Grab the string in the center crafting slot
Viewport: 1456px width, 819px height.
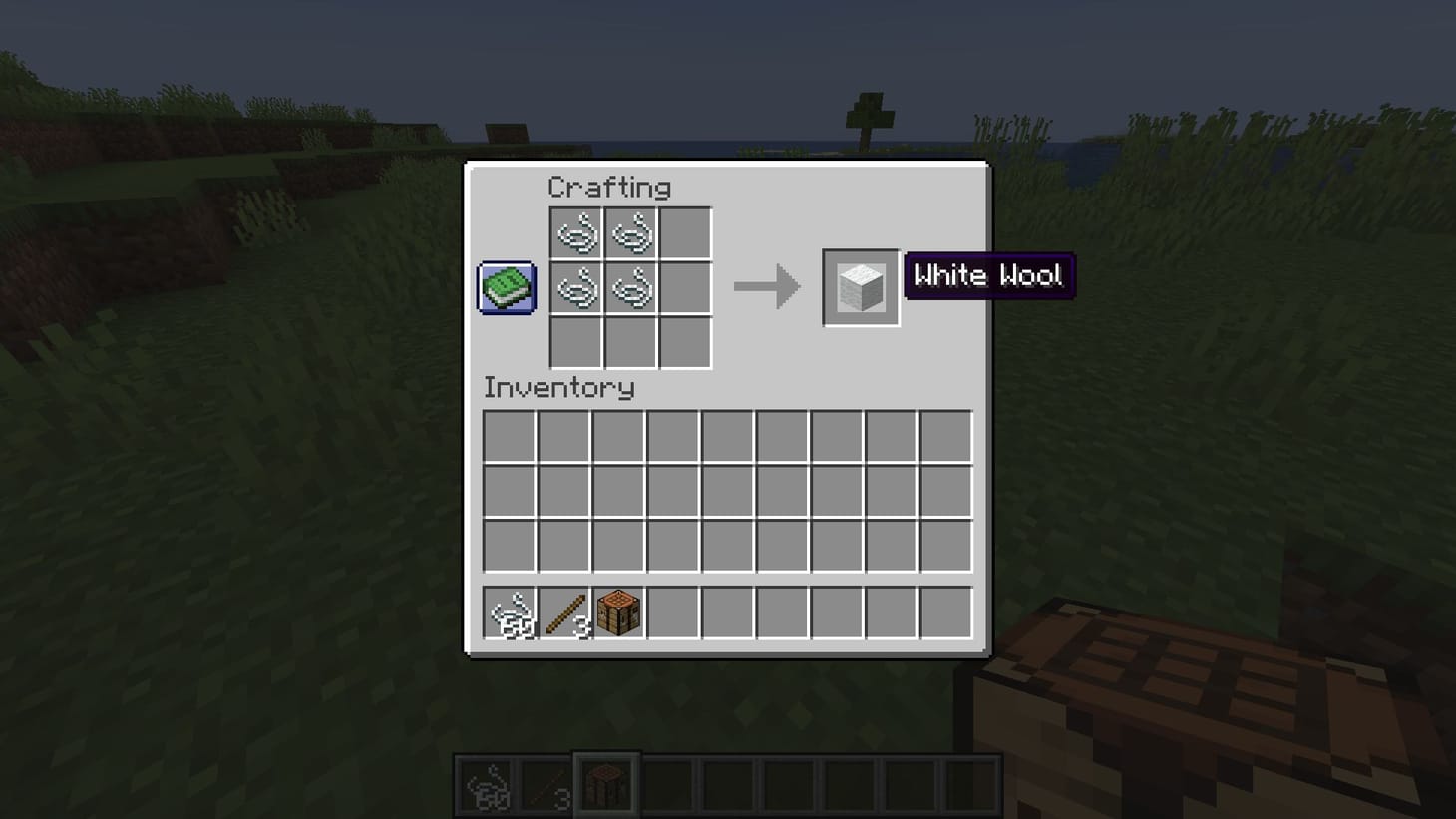pyautogui.click(x=629, y=287)
